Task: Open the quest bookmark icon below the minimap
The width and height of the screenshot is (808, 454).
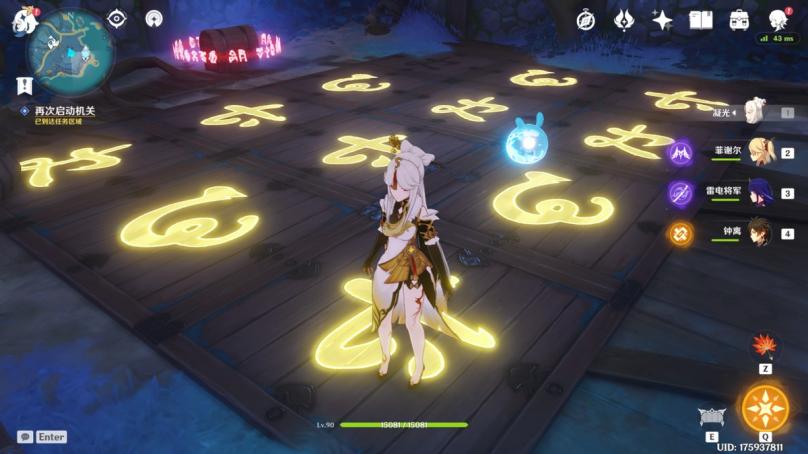Action: pyautogui.click(x=24, y=85)
